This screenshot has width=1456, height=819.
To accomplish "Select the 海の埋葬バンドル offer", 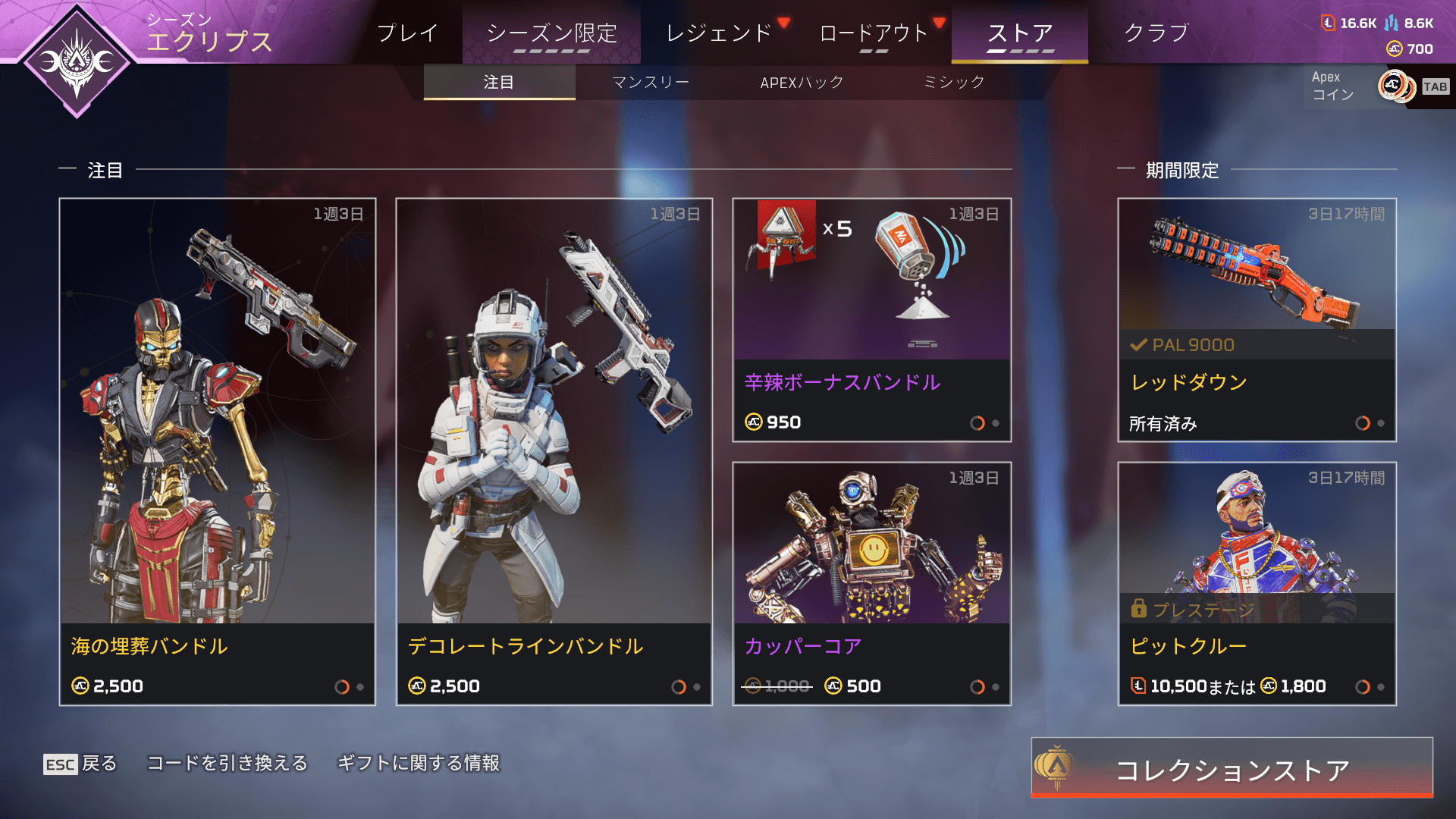I will click(x=218, y=451).
